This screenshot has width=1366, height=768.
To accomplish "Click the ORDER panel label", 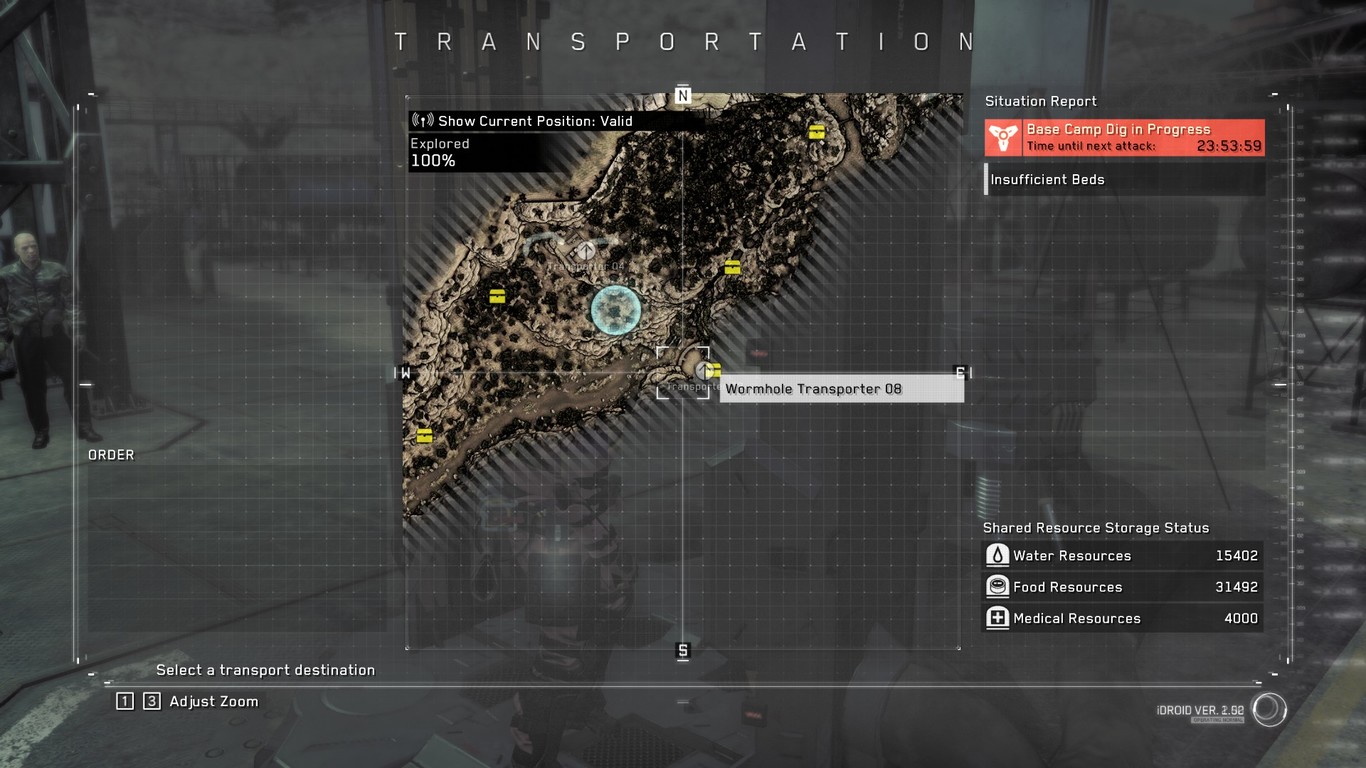I will 111,454.
